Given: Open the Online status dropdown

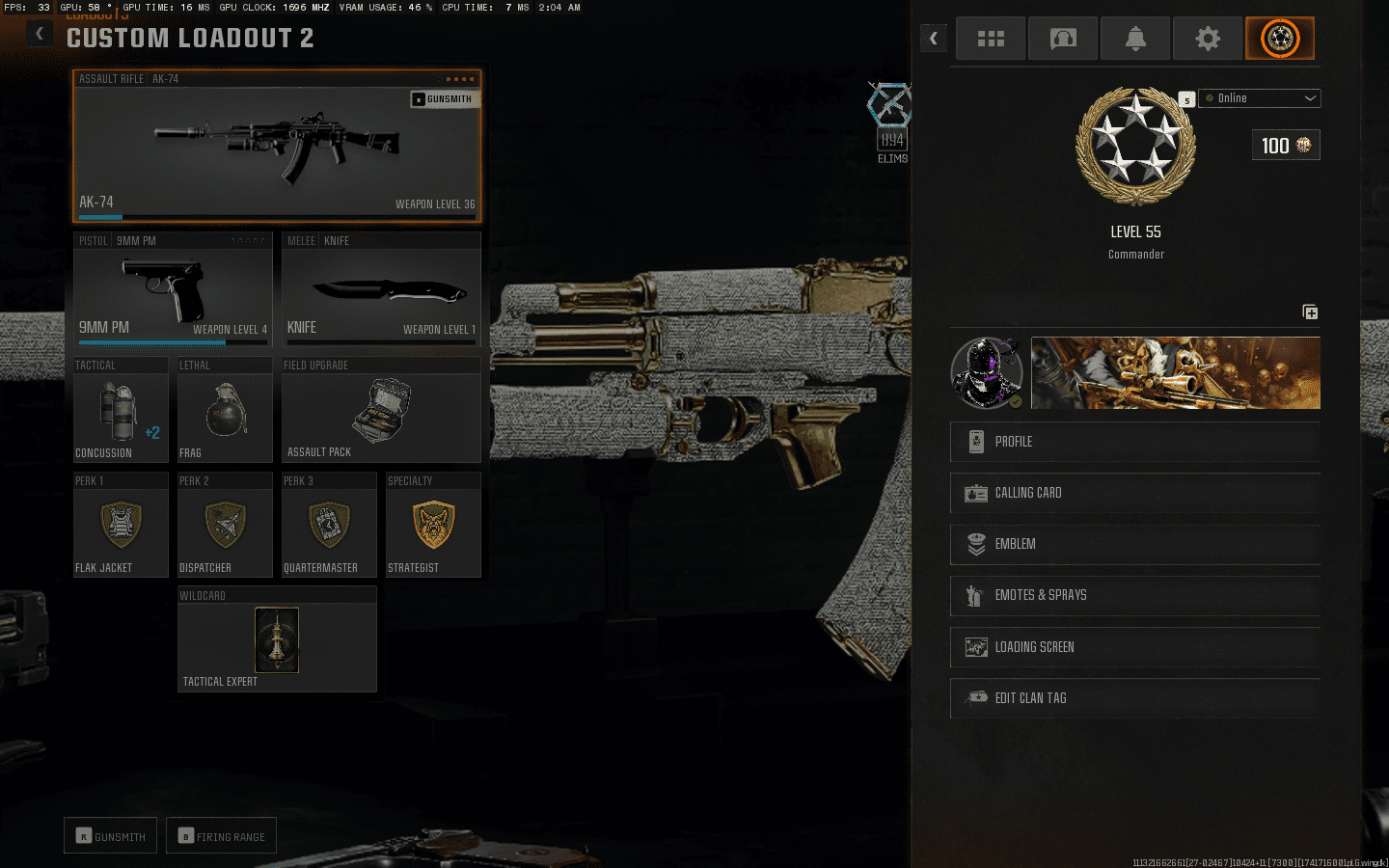Looking at the screenshot, I should point(1259,97).
